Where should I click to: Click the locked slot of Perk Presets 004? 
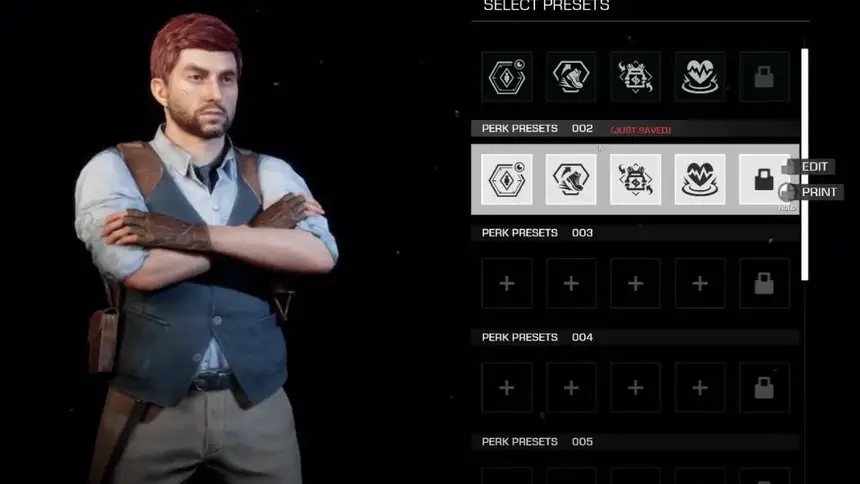tap(764, 388)
